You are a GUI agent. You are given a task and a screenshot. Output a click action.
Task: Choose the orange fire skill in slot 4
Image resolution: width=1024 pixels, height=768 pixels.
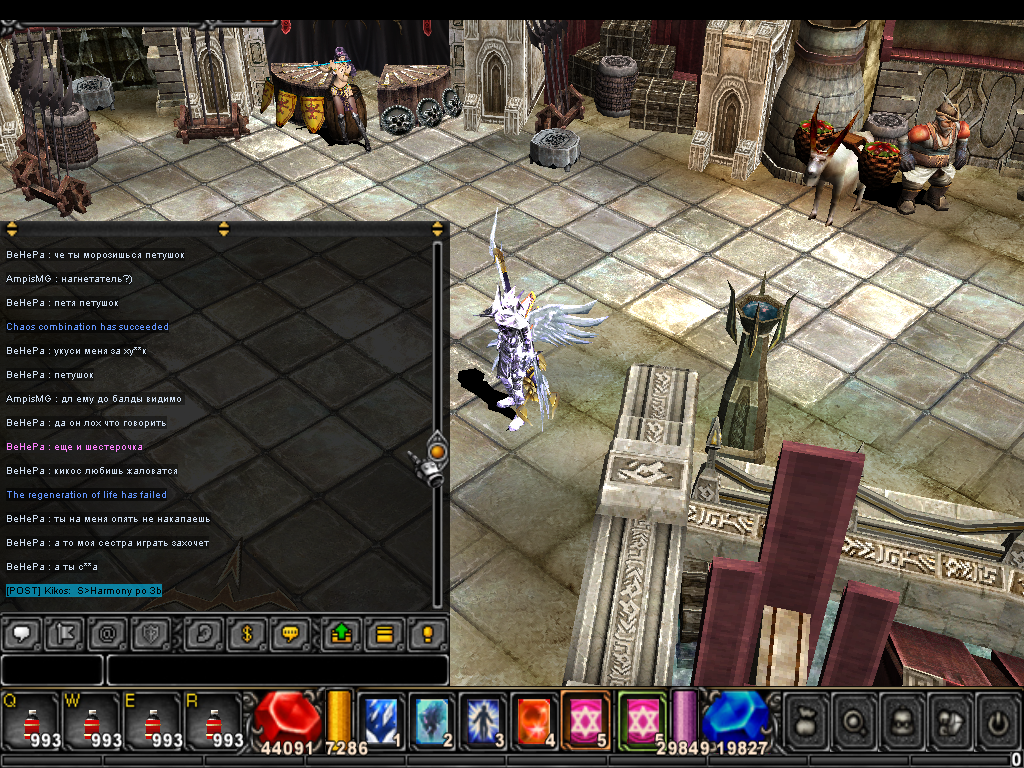coord(535,719)
